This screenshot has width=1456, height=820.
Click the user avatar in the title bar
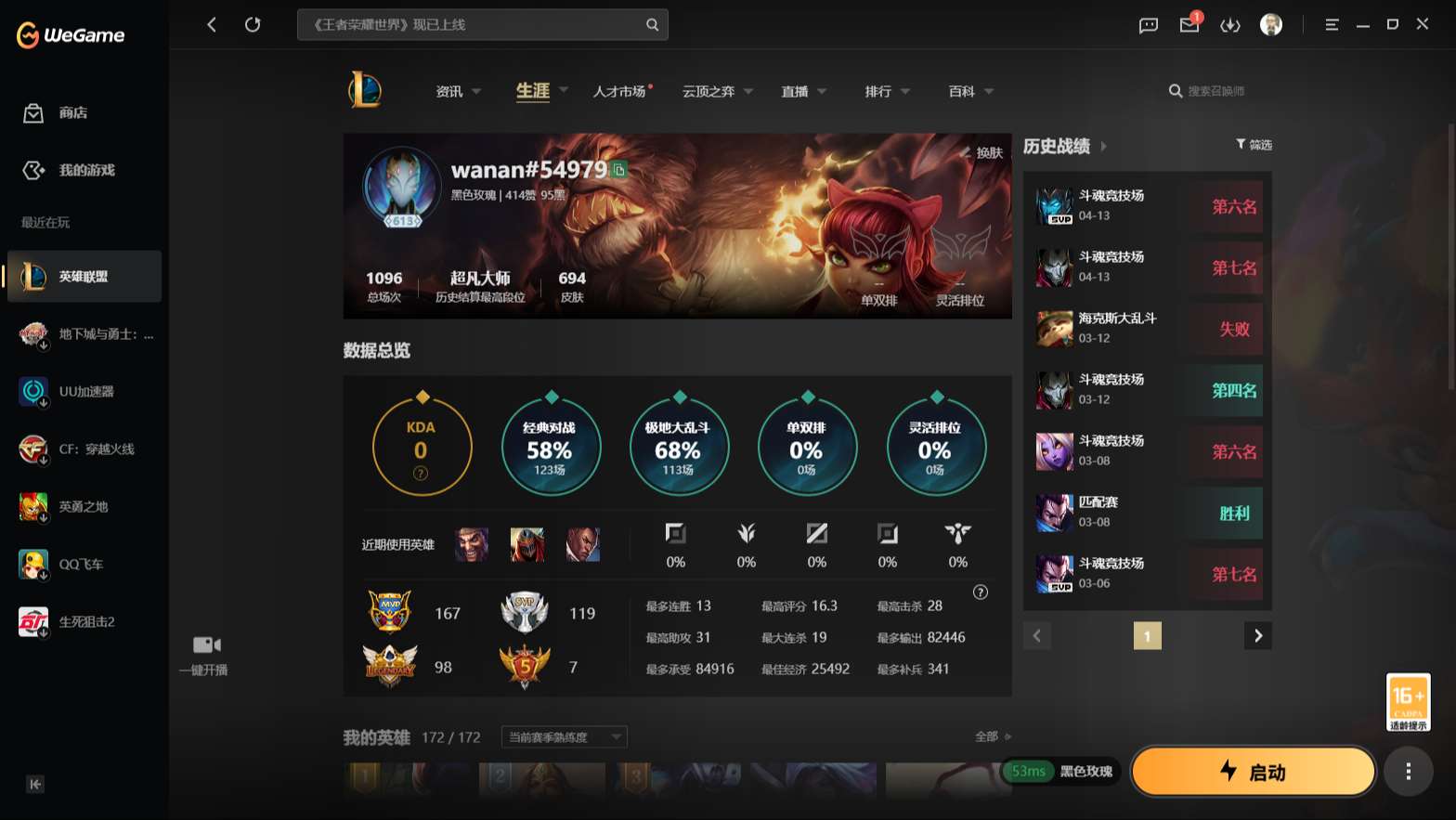click(1271, 25)
